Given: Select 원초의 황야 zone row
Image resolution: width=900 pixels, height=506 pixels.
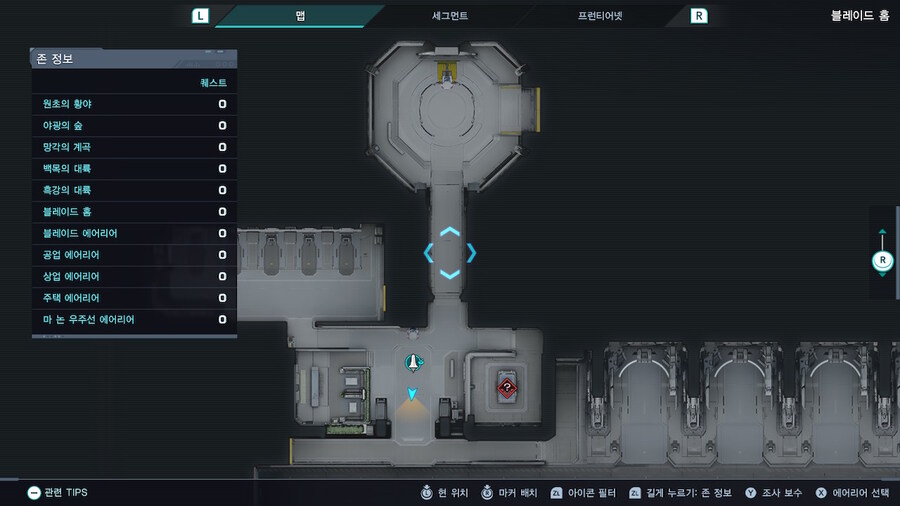Looking at the screenshot, I should [134, 104].
